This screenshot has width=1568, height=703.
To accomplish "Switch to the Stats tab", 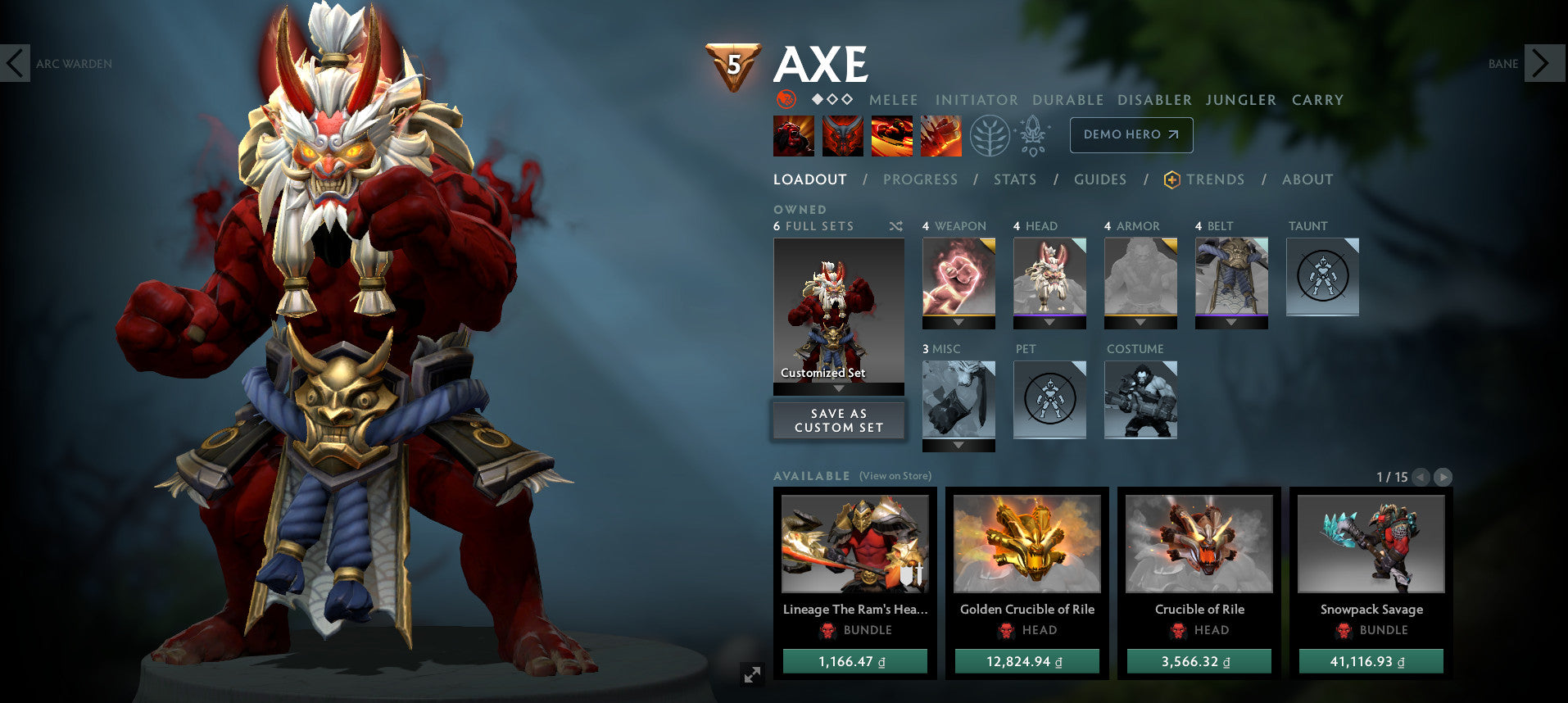I will pyautogui.click(x=1015, y=179).
